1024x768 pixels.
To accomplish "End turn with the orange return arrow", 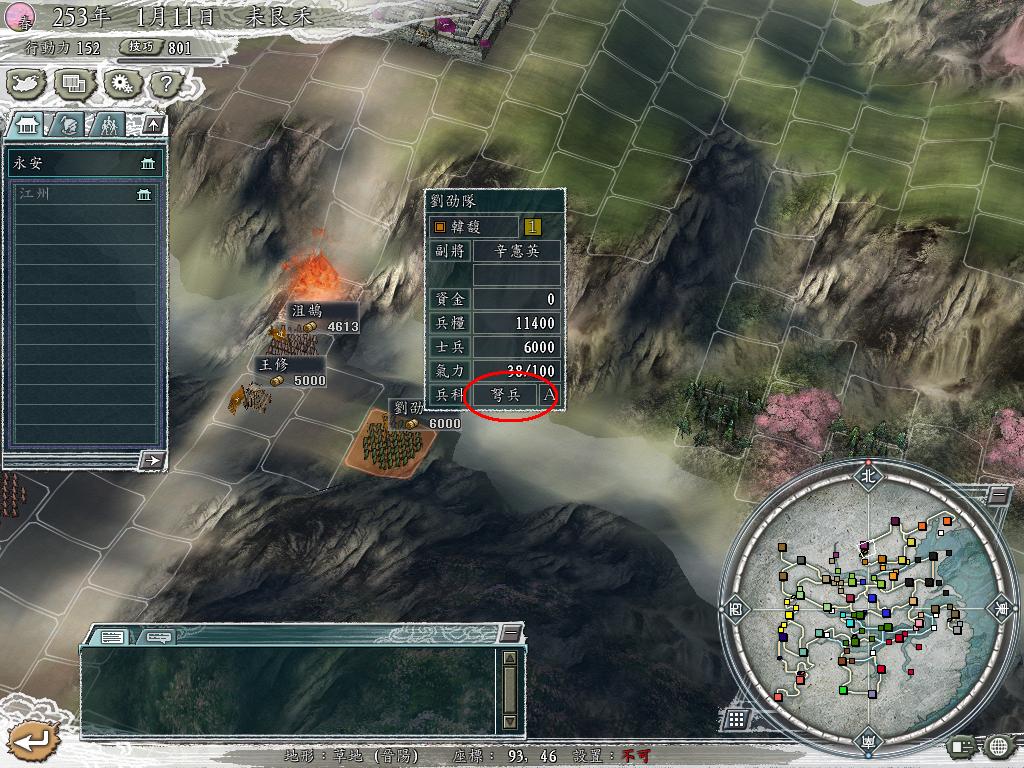I will pos(31,741).
